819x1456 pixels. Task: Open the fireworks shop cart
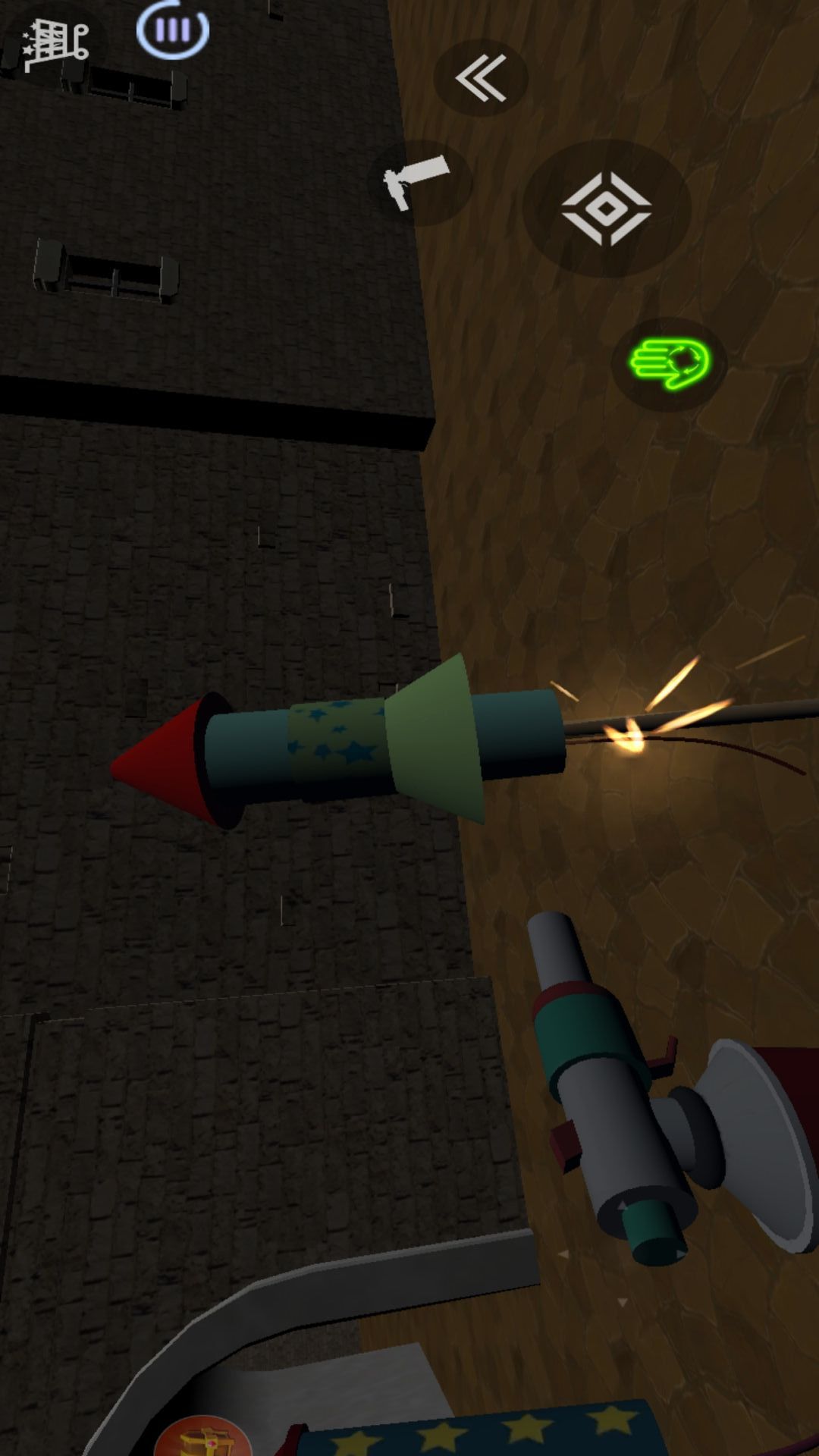[55, 45]
